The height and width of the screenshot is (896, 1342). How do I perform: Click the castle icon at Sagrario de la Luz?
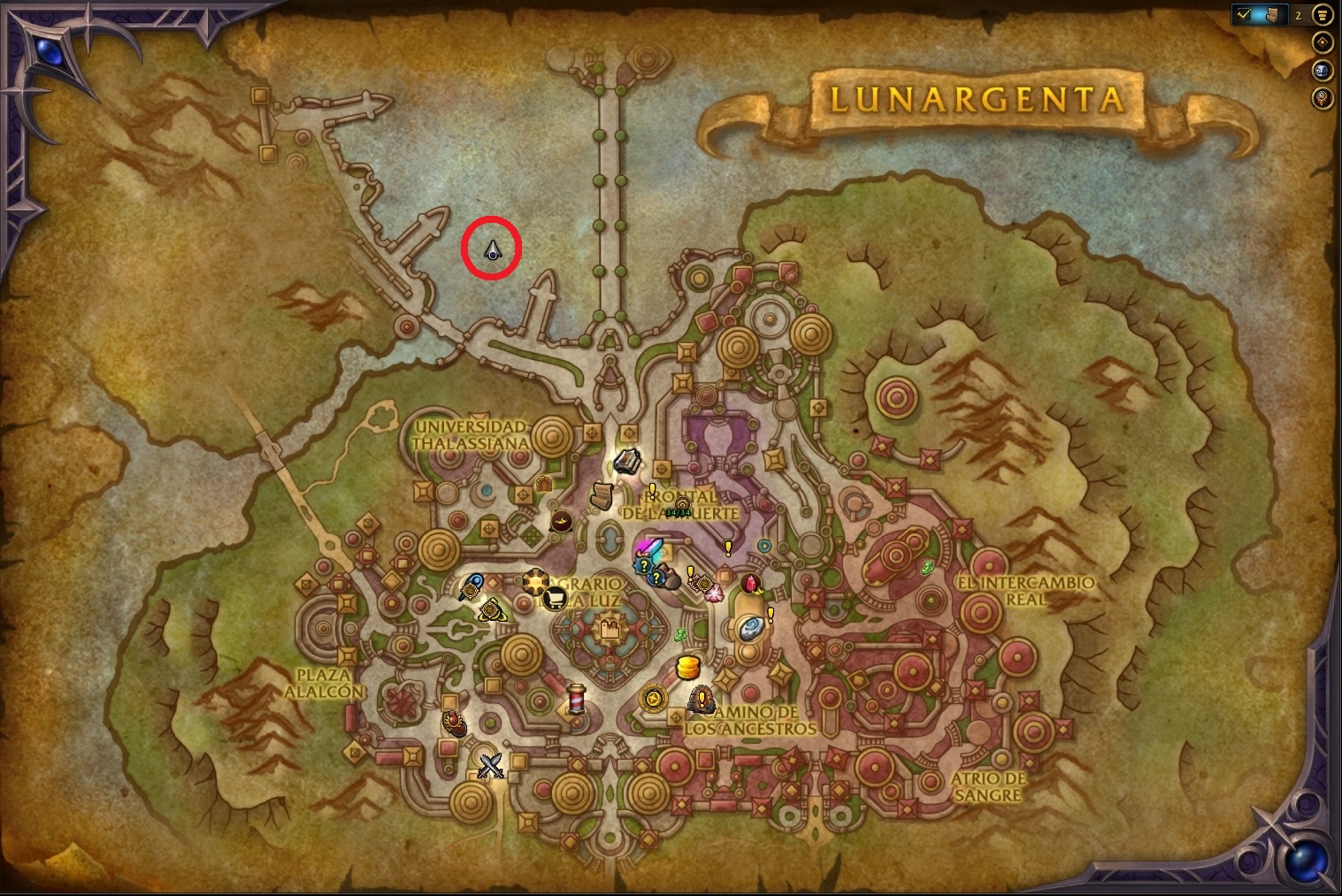tap(609, 629)
